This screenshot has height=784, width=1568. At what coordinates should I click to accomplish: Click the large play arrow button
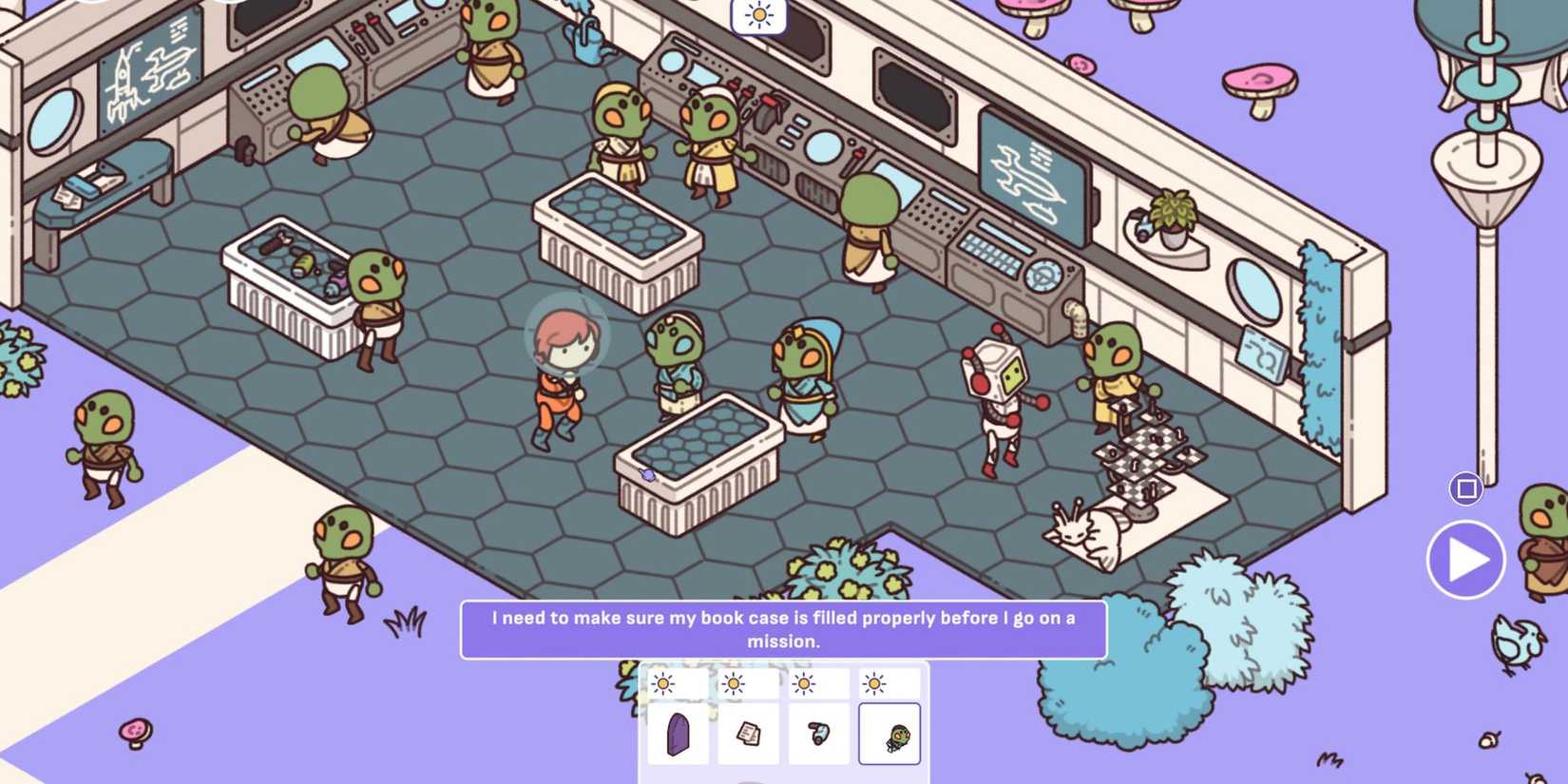[x=1465, y=560]
